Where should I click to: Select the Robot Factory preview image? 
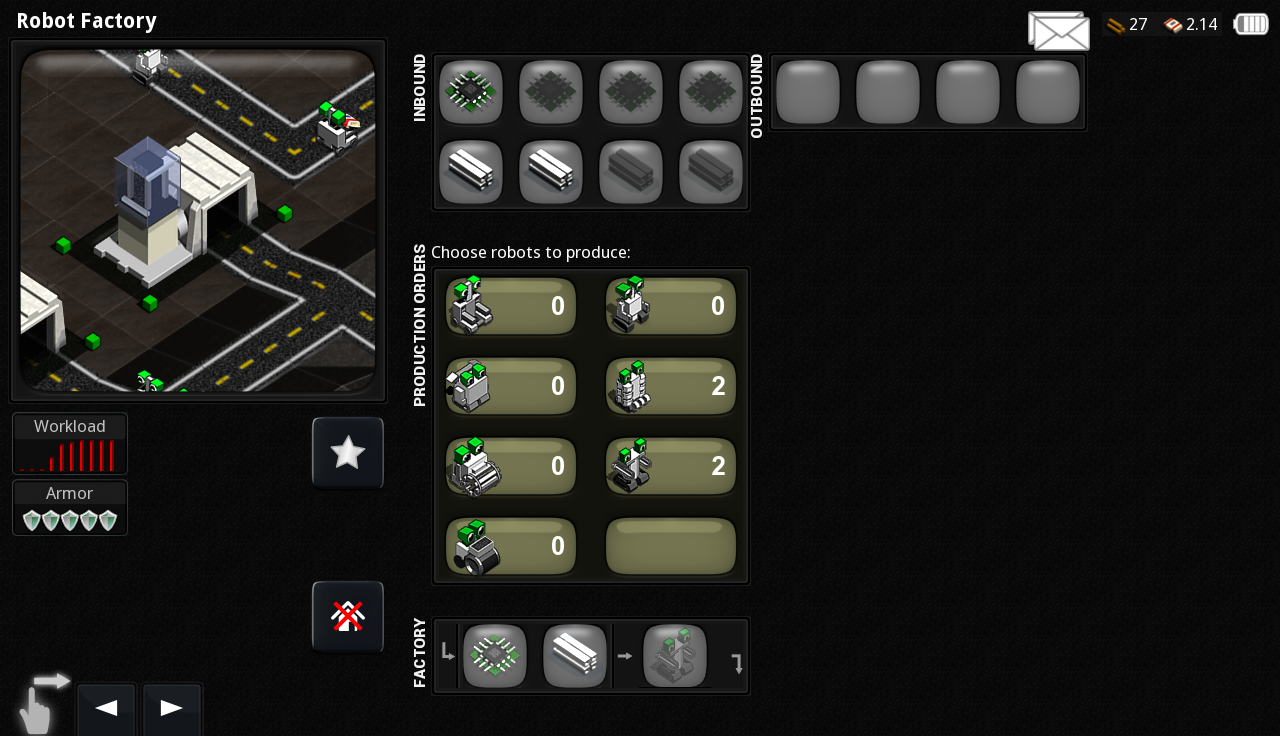click(x=198, y=221)
